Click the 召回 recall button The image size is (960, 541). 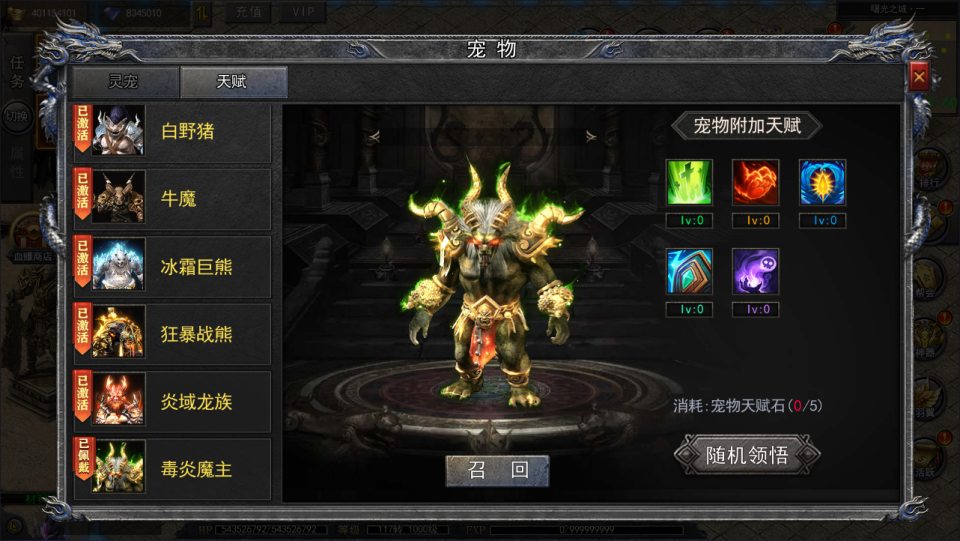point(497,470)
